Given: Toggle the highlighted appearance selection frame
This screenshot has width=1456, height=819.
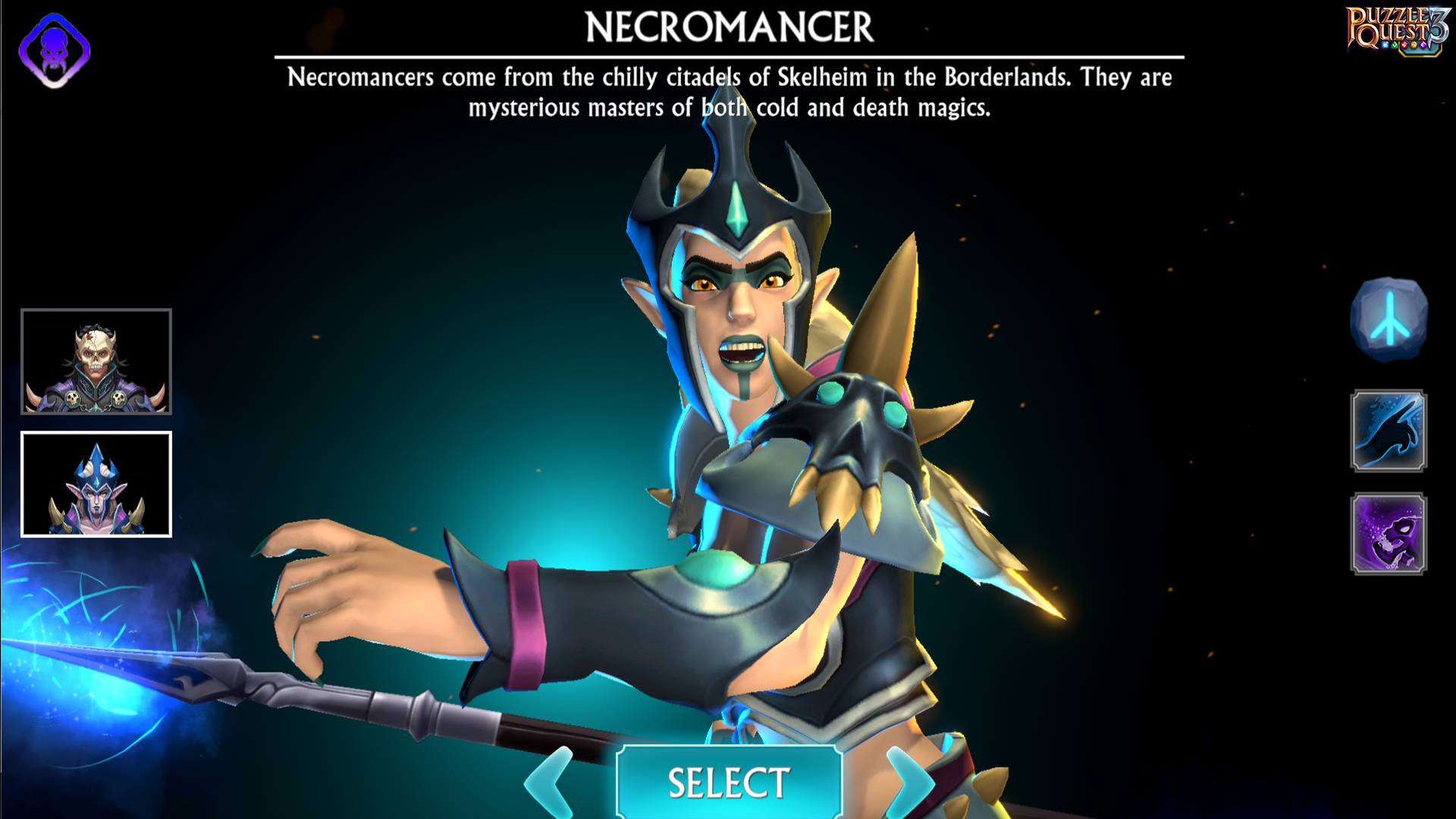Looking at the screenshot, I should (96, 484).
